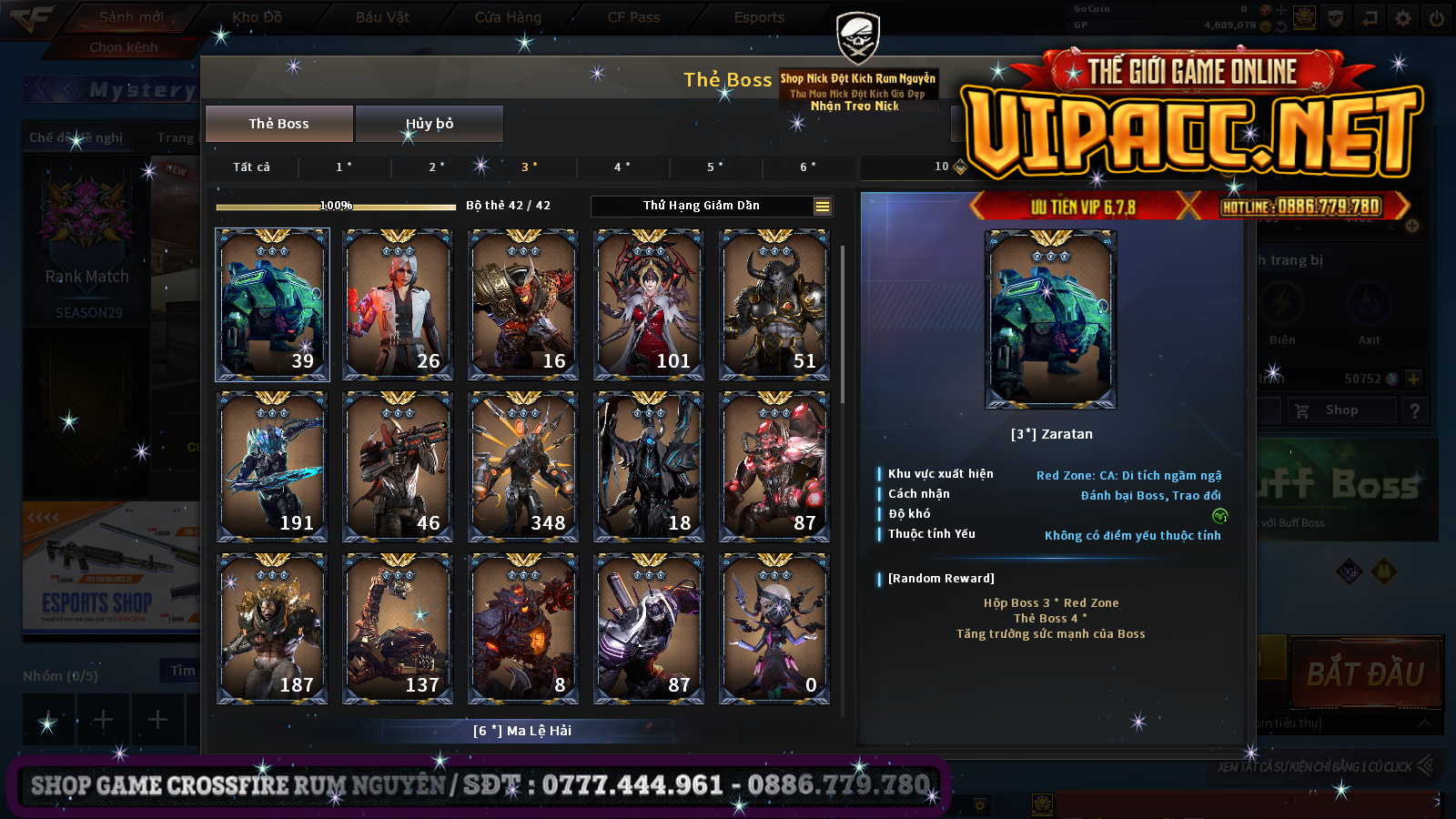Choose the 5 star card filter
This screenshot has height=819, width=1456.
[715, 167]
